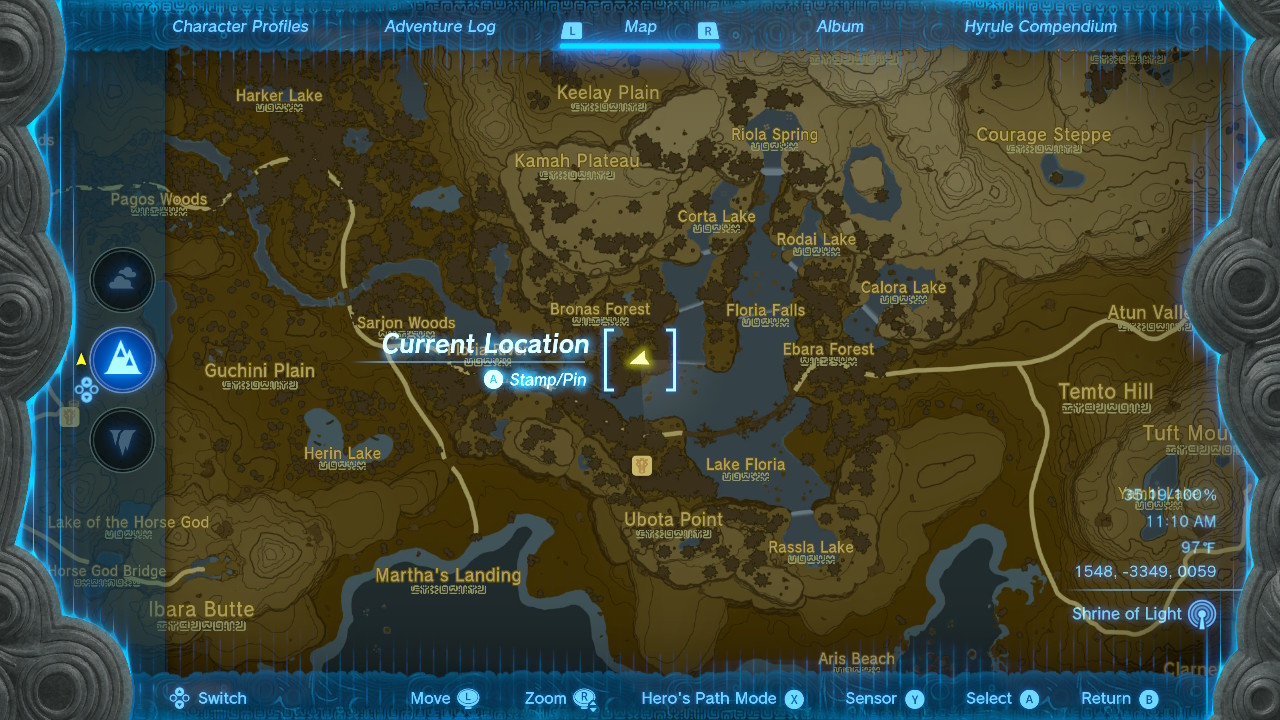Enable the Sensor with the Y option
The width and height of the screenshot is (1280, 720).
point(917,698)
